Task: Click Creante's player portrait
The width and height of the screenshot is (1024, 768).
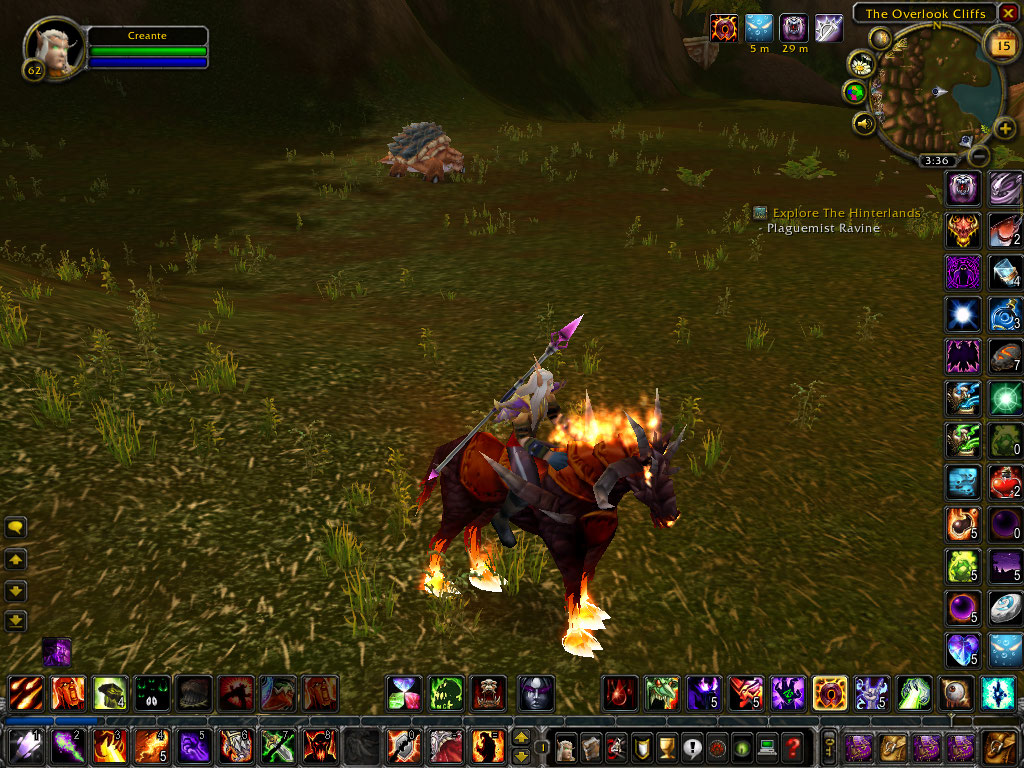Action: click(x=52, y=48)
